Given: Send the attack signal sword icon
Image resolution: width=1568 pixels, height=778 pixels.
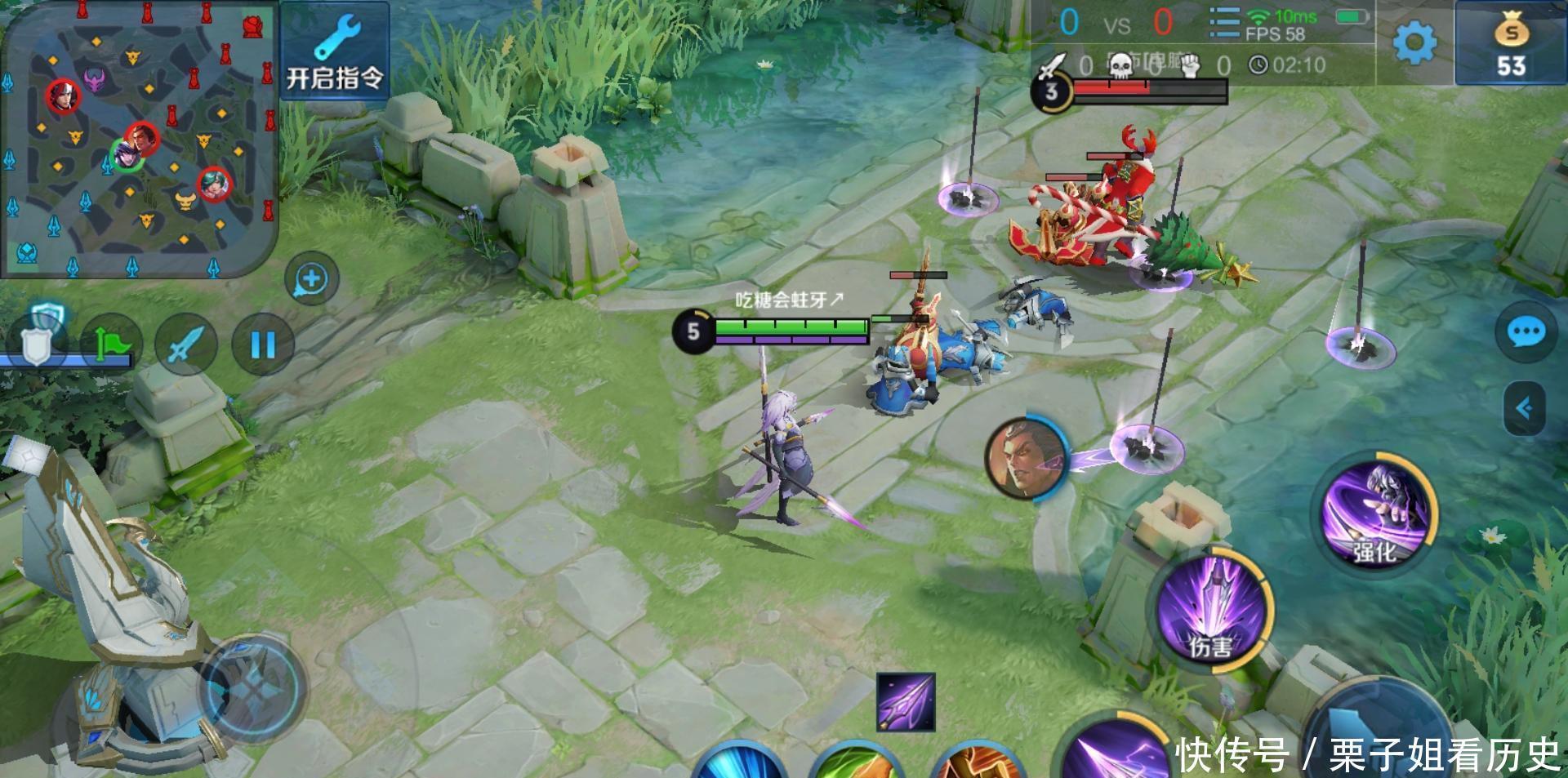Looking at the screenshot, I should [x=185, y=345].
